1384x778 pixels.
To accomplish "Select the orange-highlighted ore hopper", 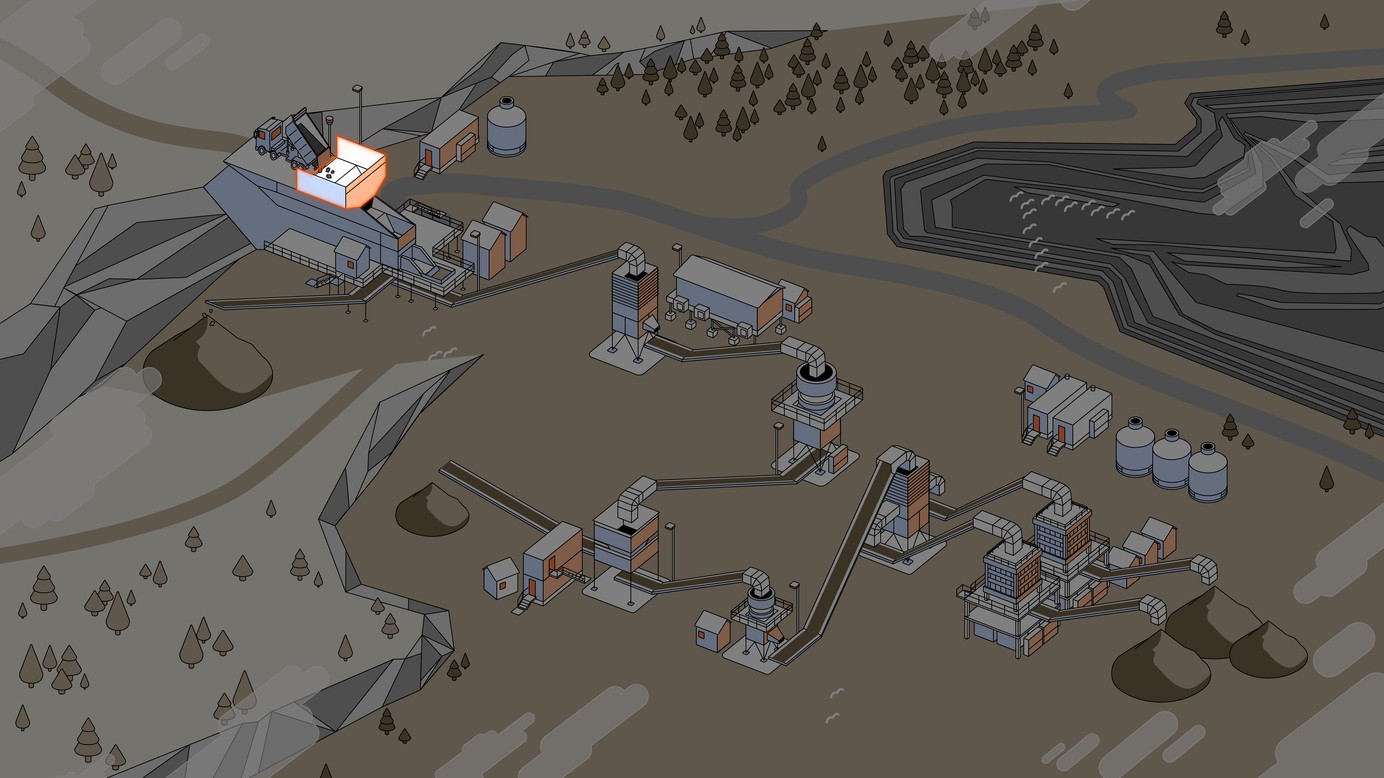I will (343, 175).
